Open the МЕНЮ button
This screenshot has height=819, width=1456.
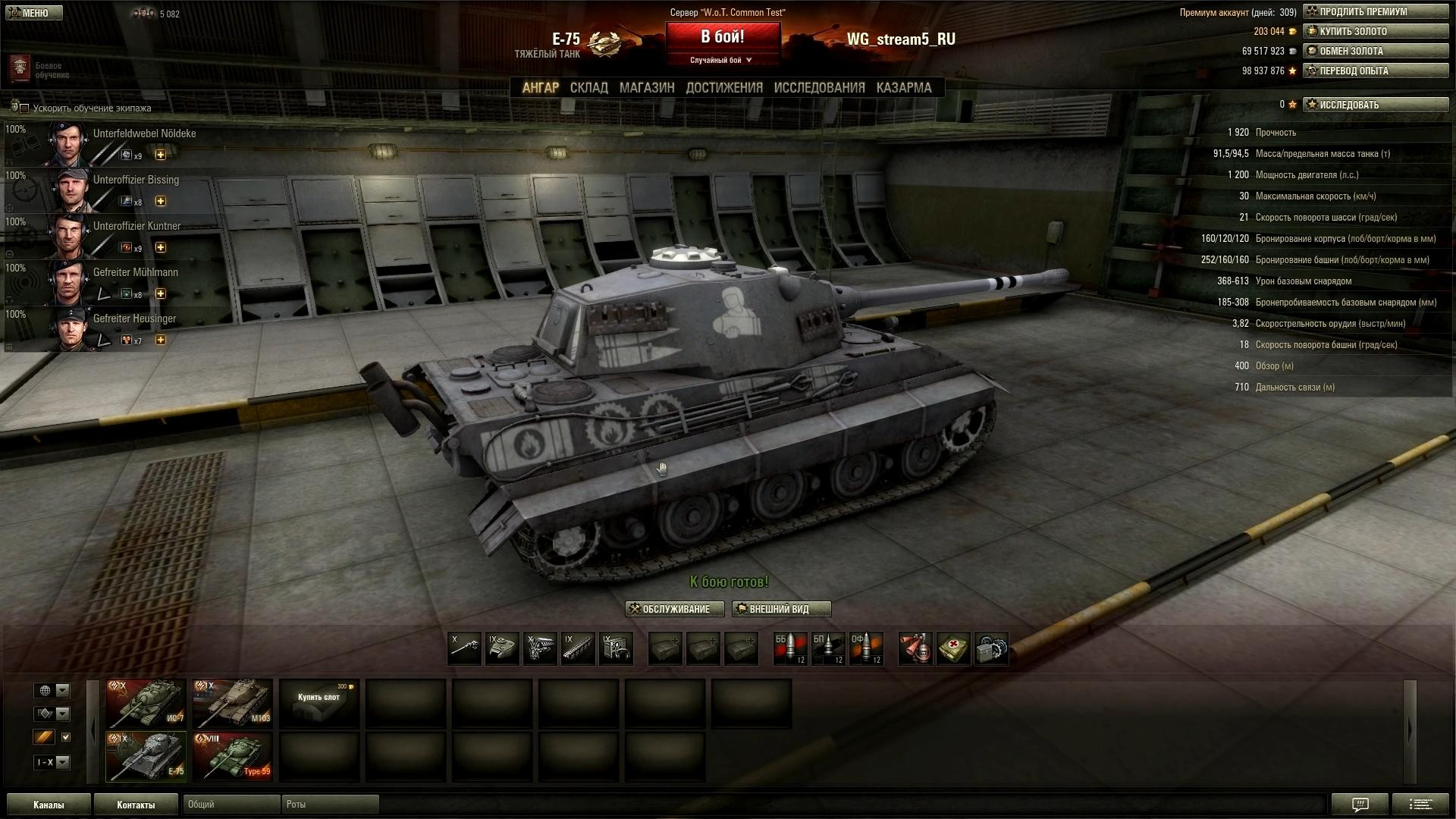[x=35, y=13]
